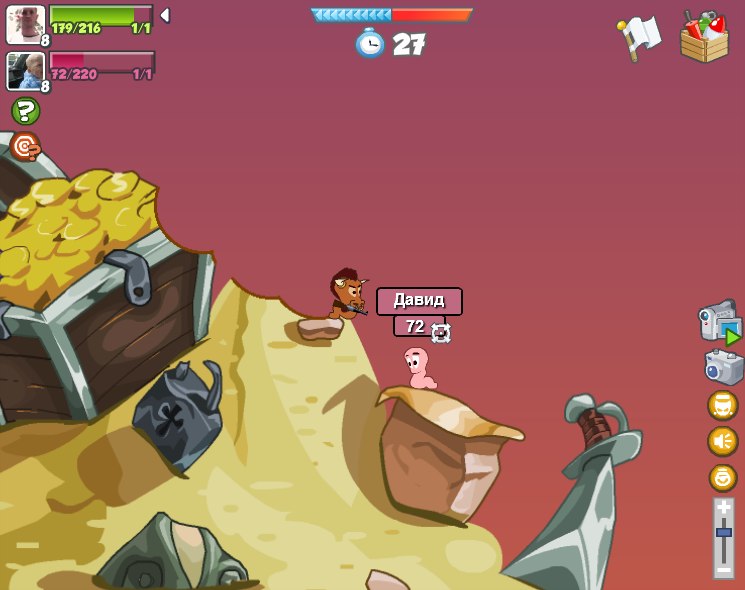The width and height of the screenshot is (745, 590).
Task: Toggle the sound speaker button
Action: pyautogui.click(x=722, y=441)
